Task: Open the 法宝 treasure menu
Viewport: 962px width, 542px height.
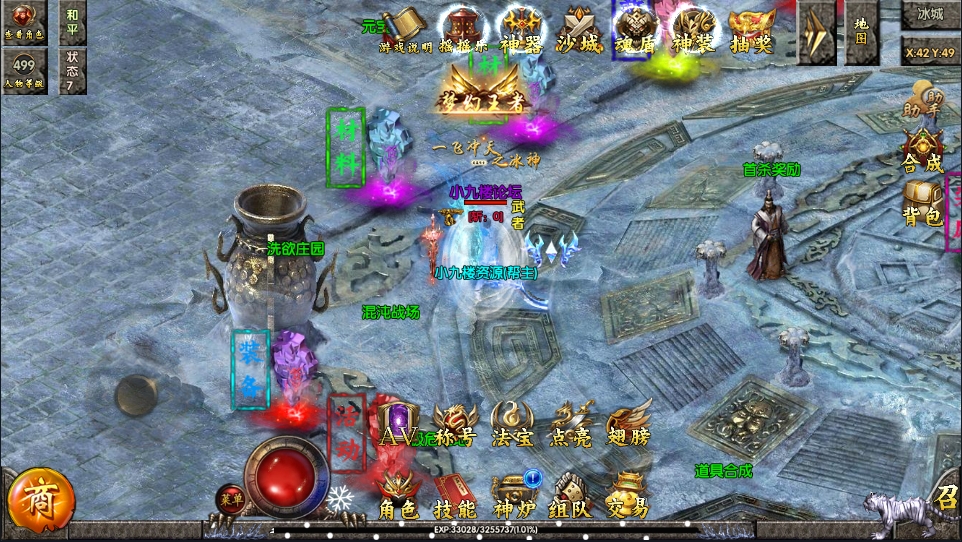Action: tap(513, 425)
